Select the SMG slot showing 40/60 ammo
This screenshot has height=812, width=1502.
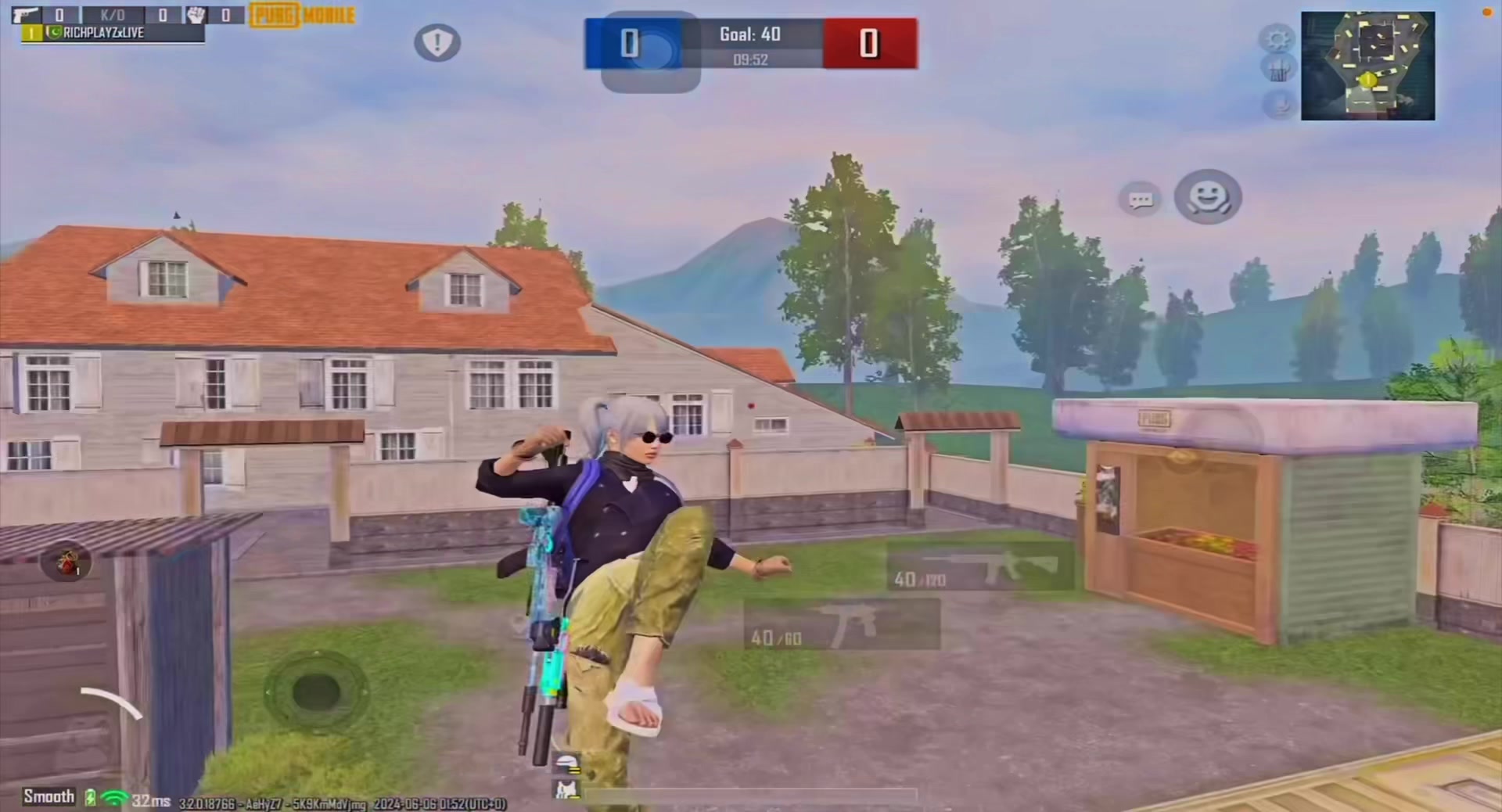841,626
